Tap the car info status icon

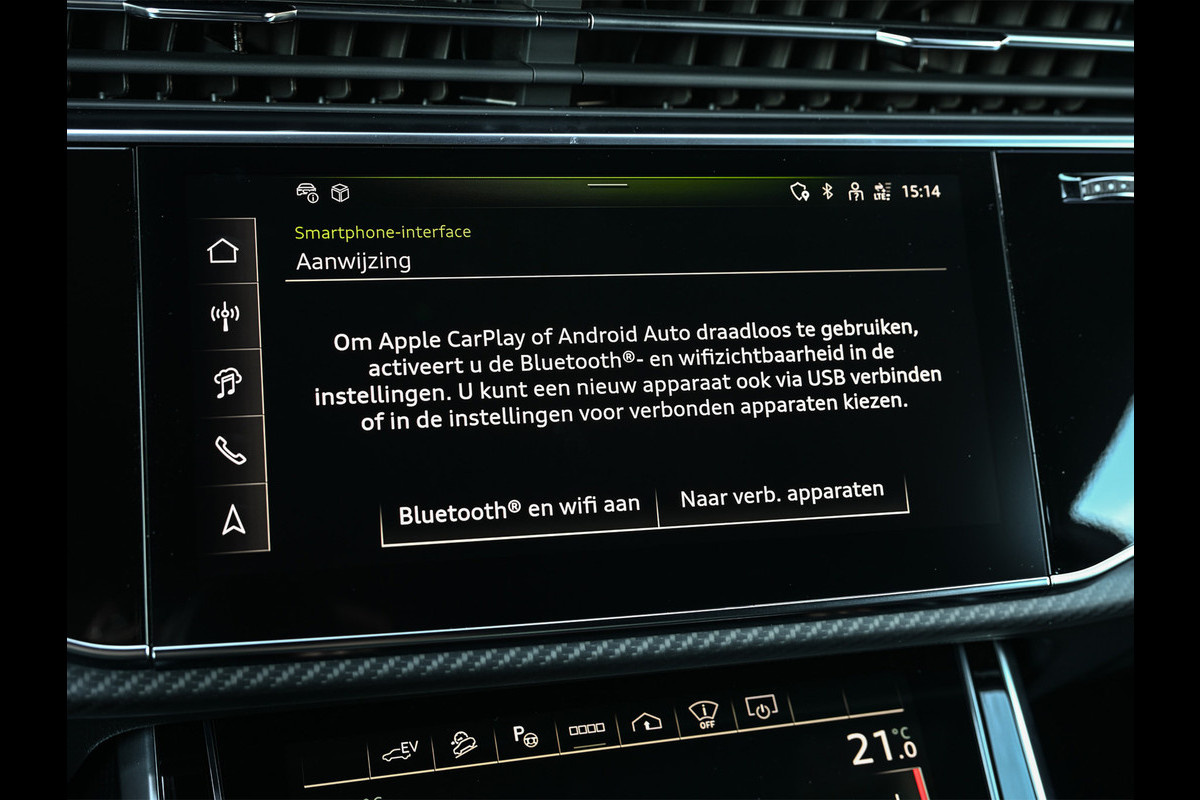(x=307, y=193)
